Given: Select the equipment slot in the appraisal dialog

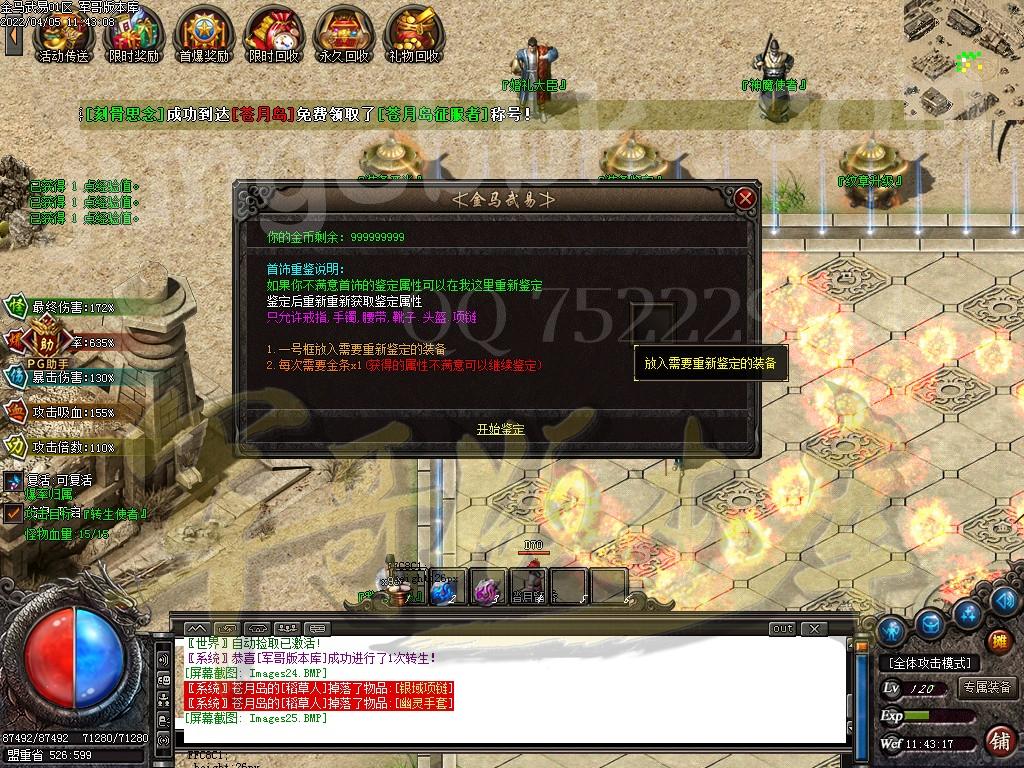Looking at the screenshot, I should 652,319.
